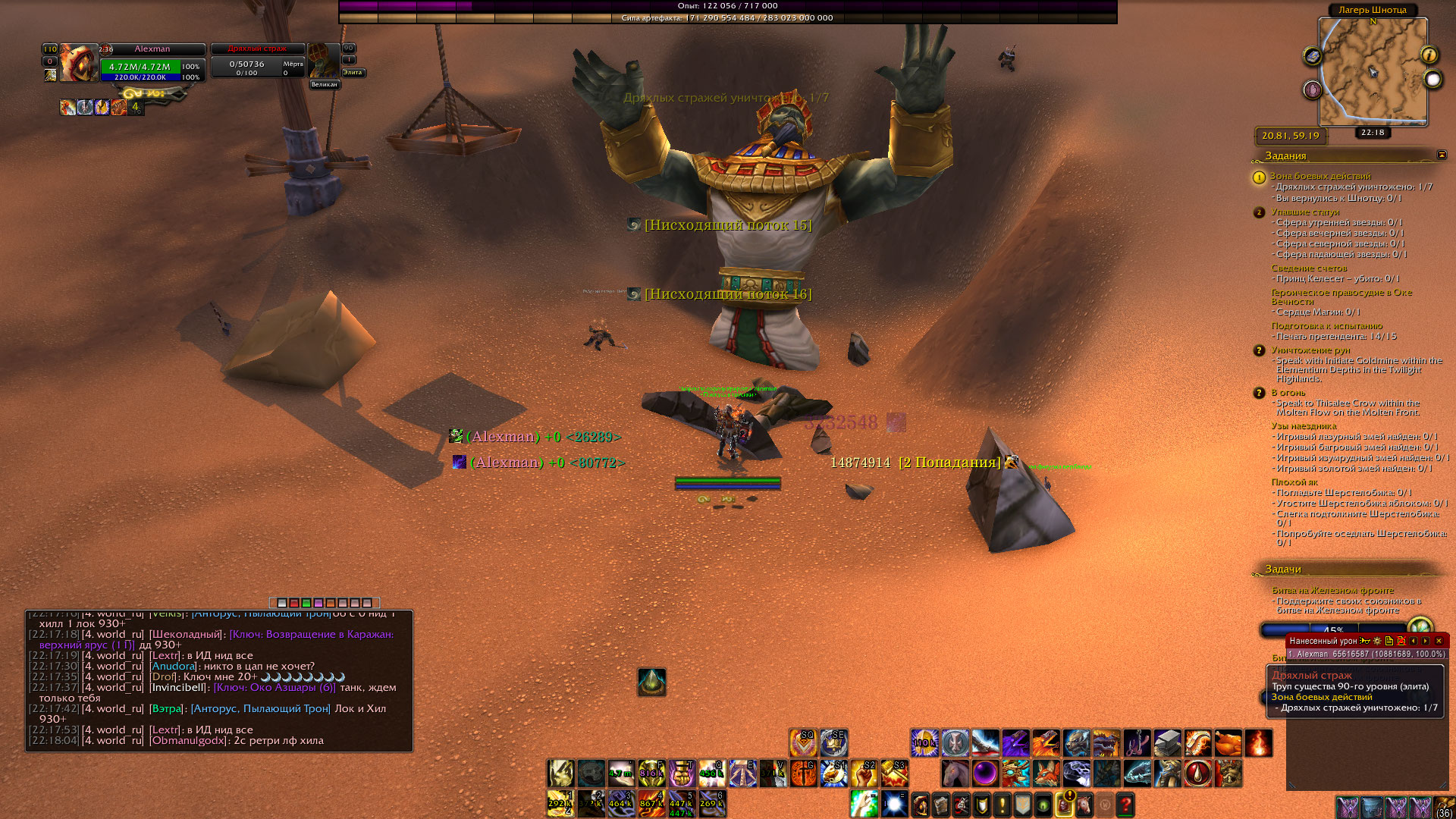This screenshot has height=819, width=1456.
Task: Select the Зона боевых действий quest entry
Action: point(1320,176)
